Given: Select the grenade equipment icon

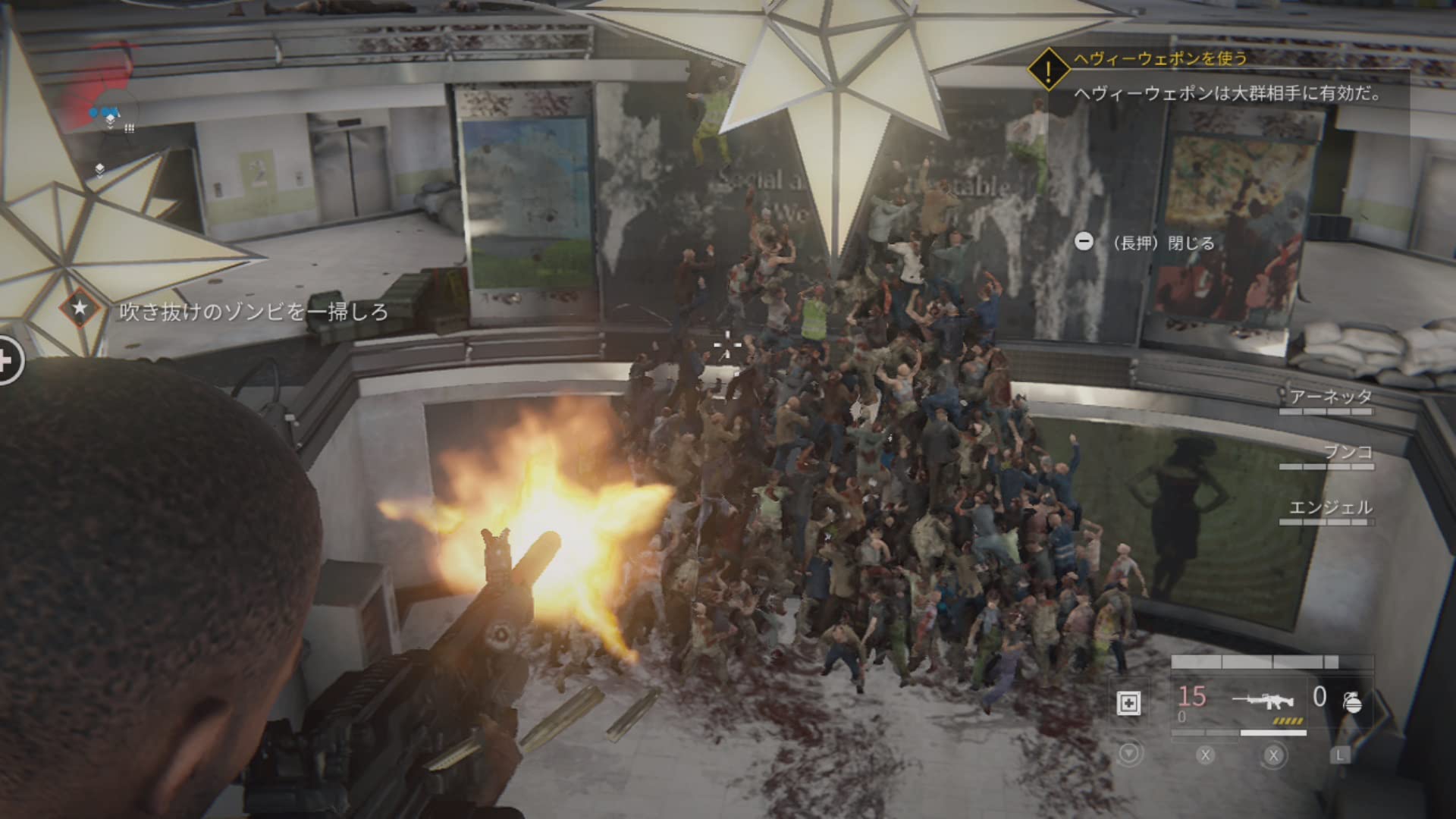Looking at the screenshot, I should pyautogui.click(x=1352, y=702).
